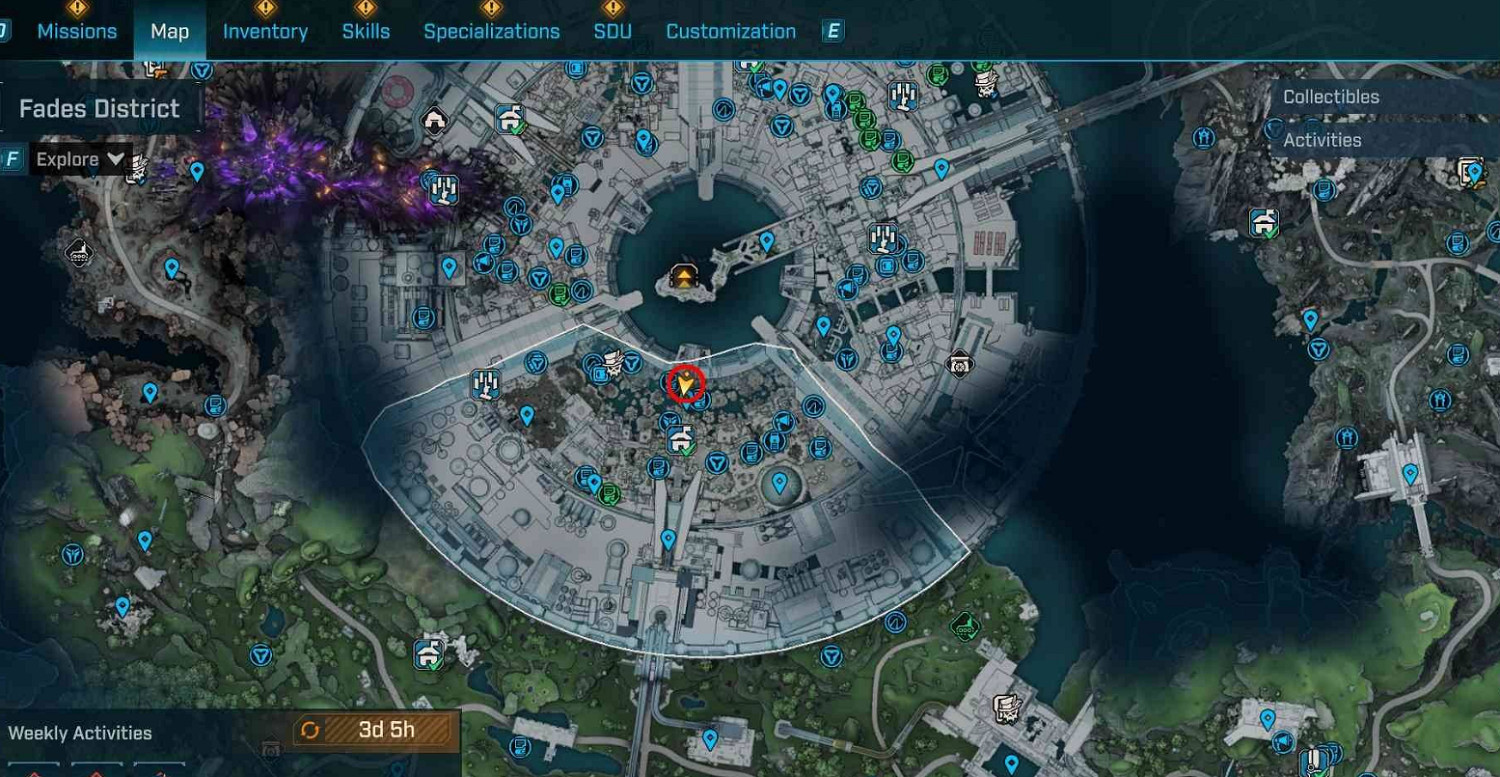Viewport: 1500px width, 777px height.
Task: Switch to the Missions tab
Action: [x=77, y=31]
